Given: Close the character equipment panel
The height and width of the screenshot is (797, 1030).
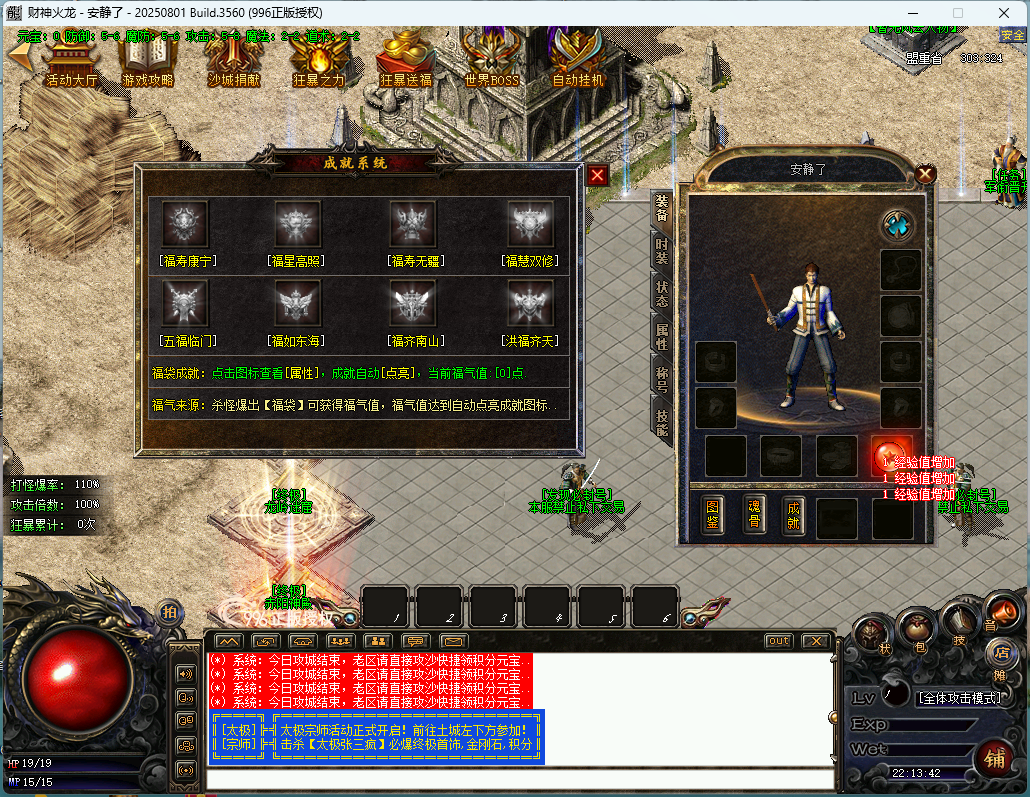Looking at the screenshot, I should 925,174.
